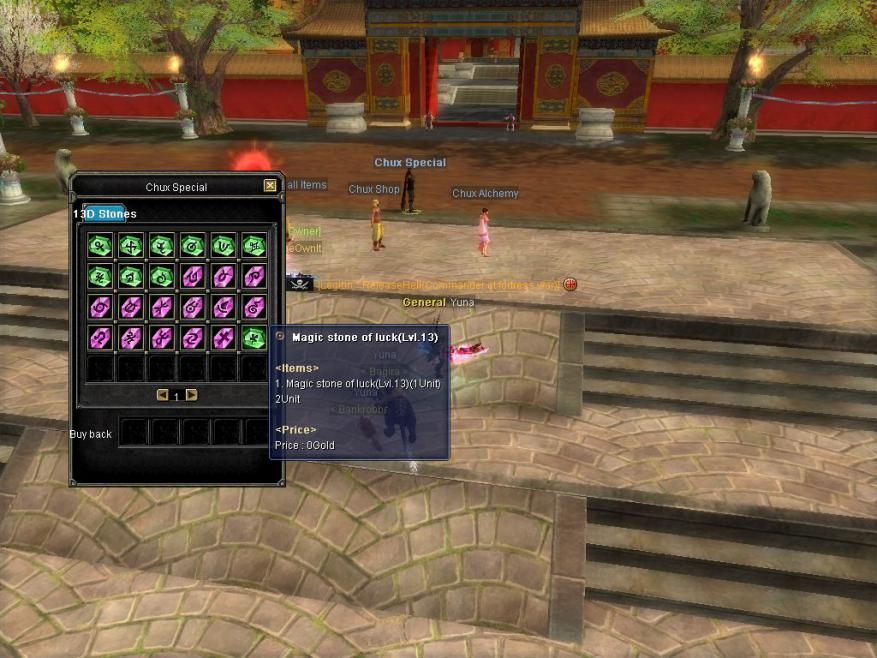Go to the previous shop page arrow
The height and width of the screenshot is (658, 877).
[x=162, y=395]
